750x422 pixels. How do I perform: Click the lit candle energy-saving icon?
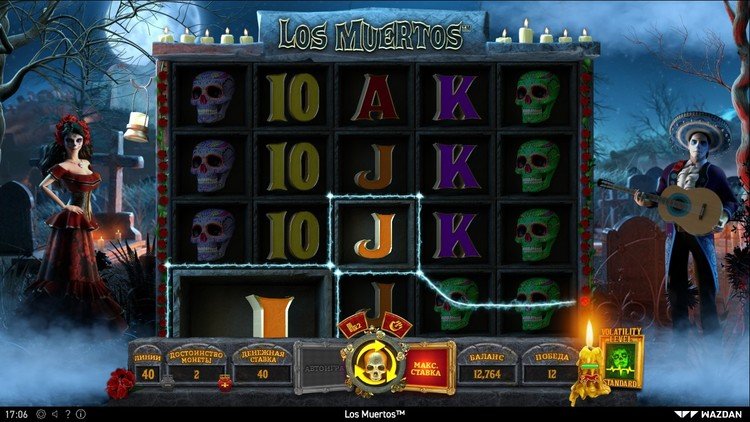(x=589, y=367)
